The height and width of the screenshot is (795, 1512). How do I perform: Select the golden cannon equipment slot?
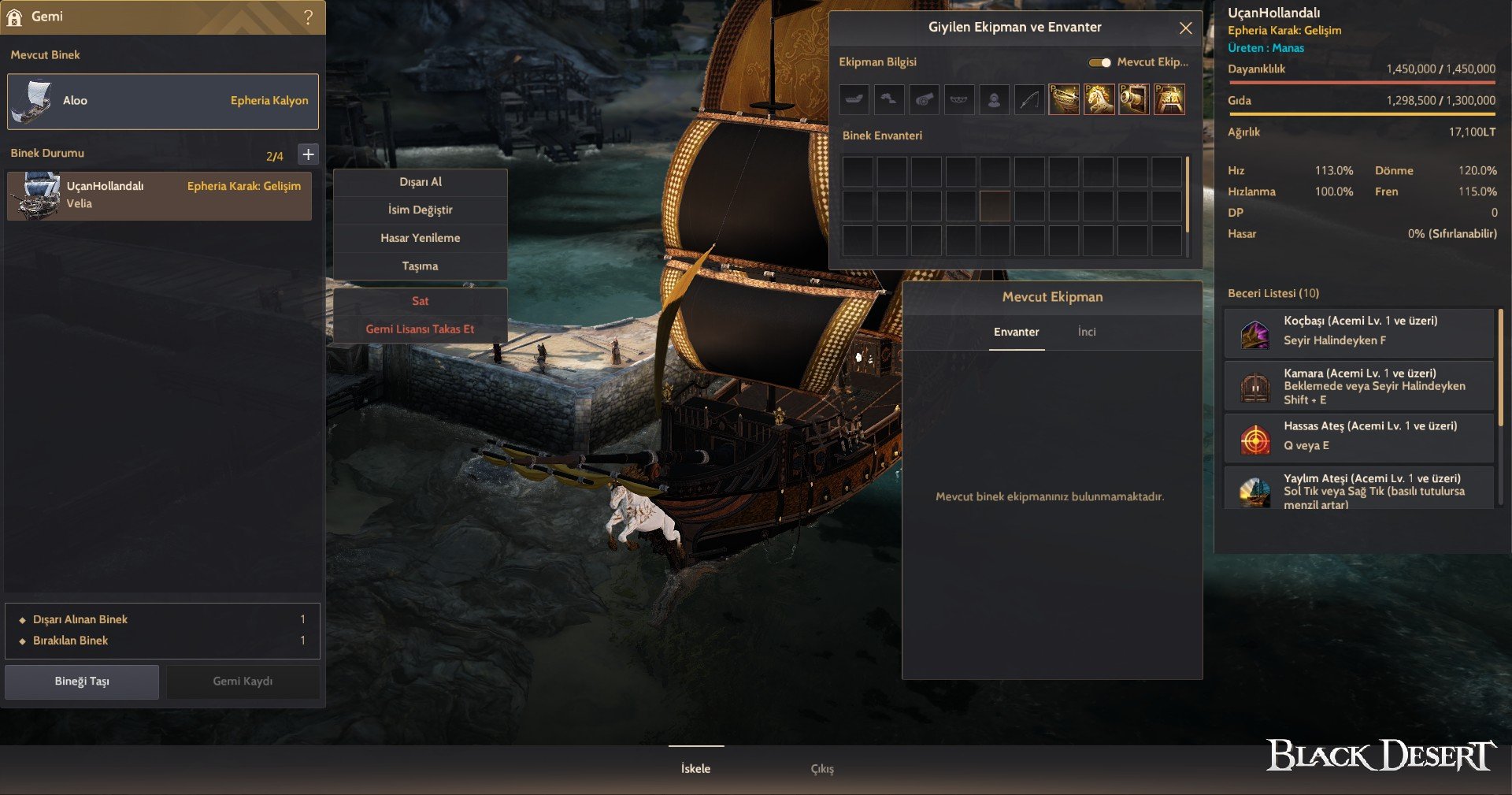click(1133, 100)
